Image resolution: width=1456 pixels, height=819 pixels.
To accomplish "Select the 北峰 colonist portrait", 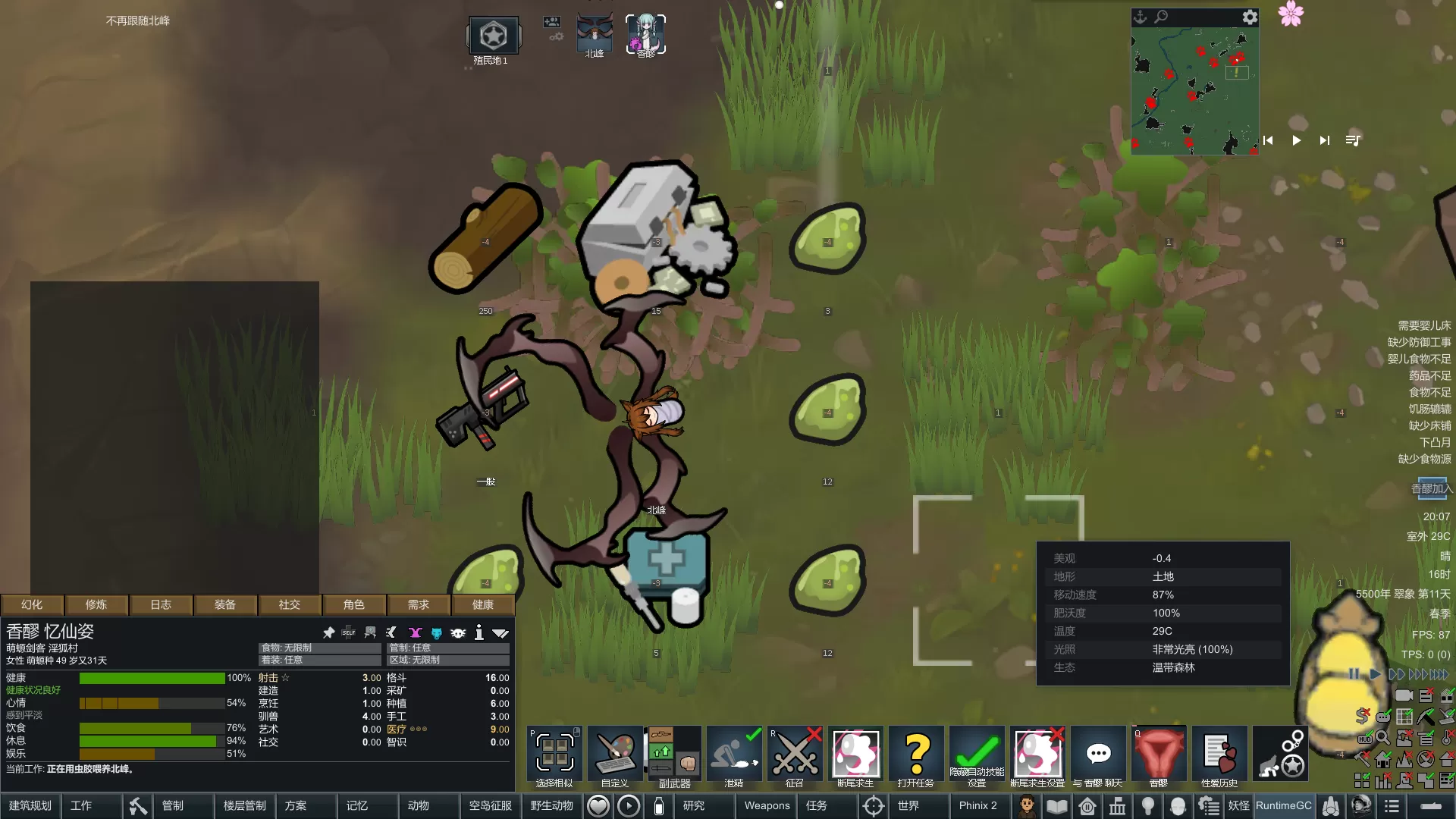I will (595, 34).
